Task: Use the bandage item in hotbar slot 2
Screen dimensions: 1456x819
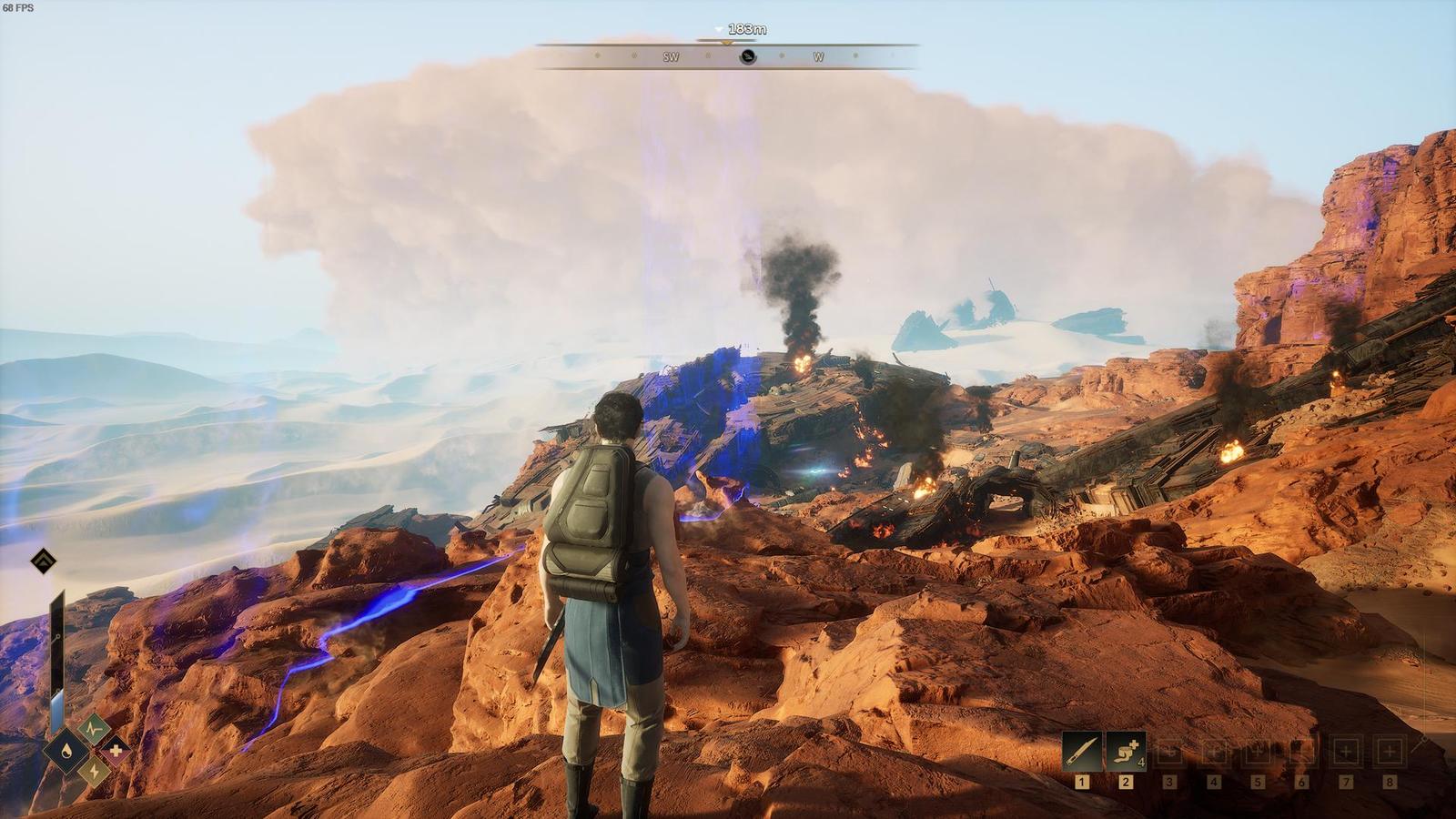Action: coord(1124,751)
